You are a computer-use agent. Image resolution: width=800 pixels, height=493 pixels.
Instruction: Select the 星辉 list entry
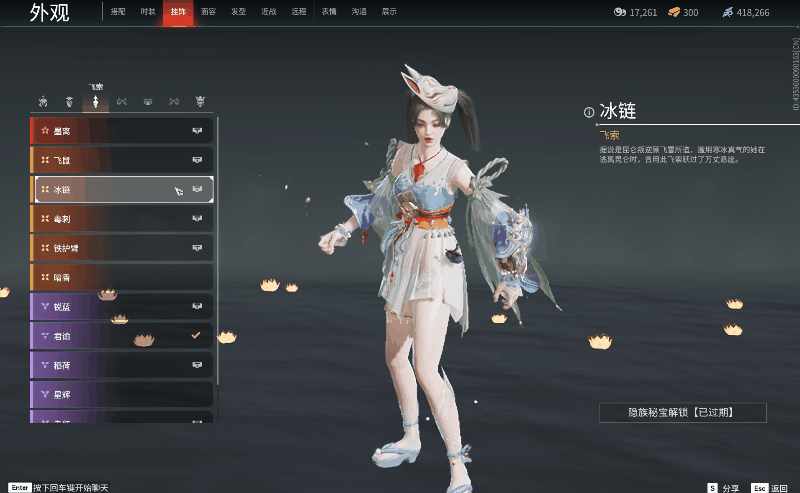point(122,394)
